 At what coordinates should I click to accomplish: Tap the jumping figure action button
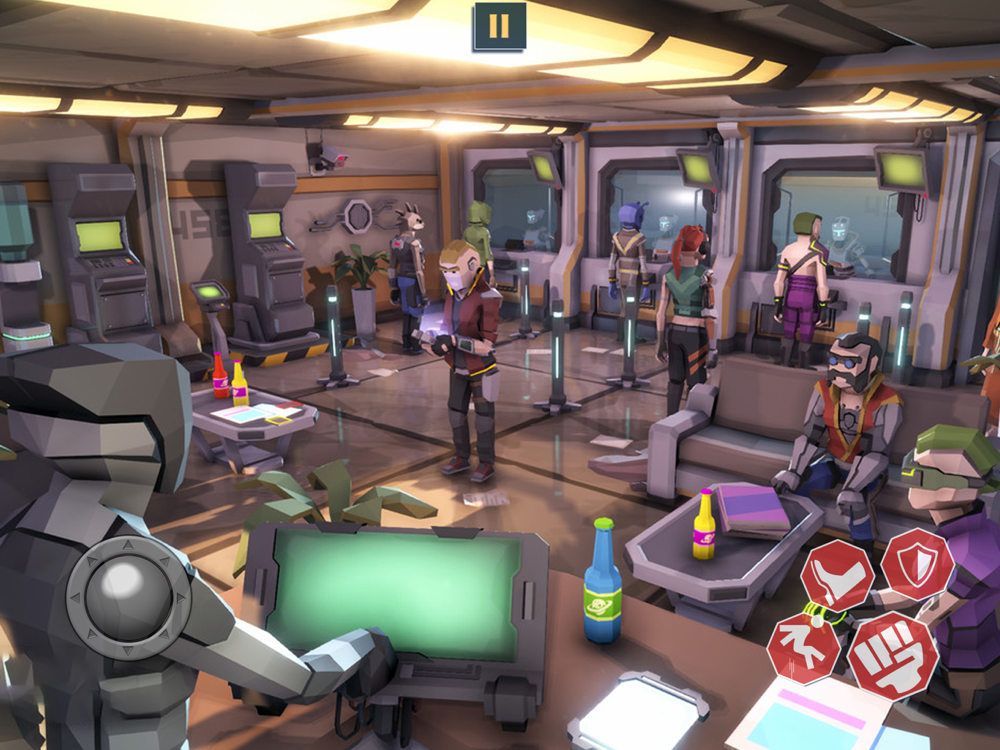(x=803, y=650)
